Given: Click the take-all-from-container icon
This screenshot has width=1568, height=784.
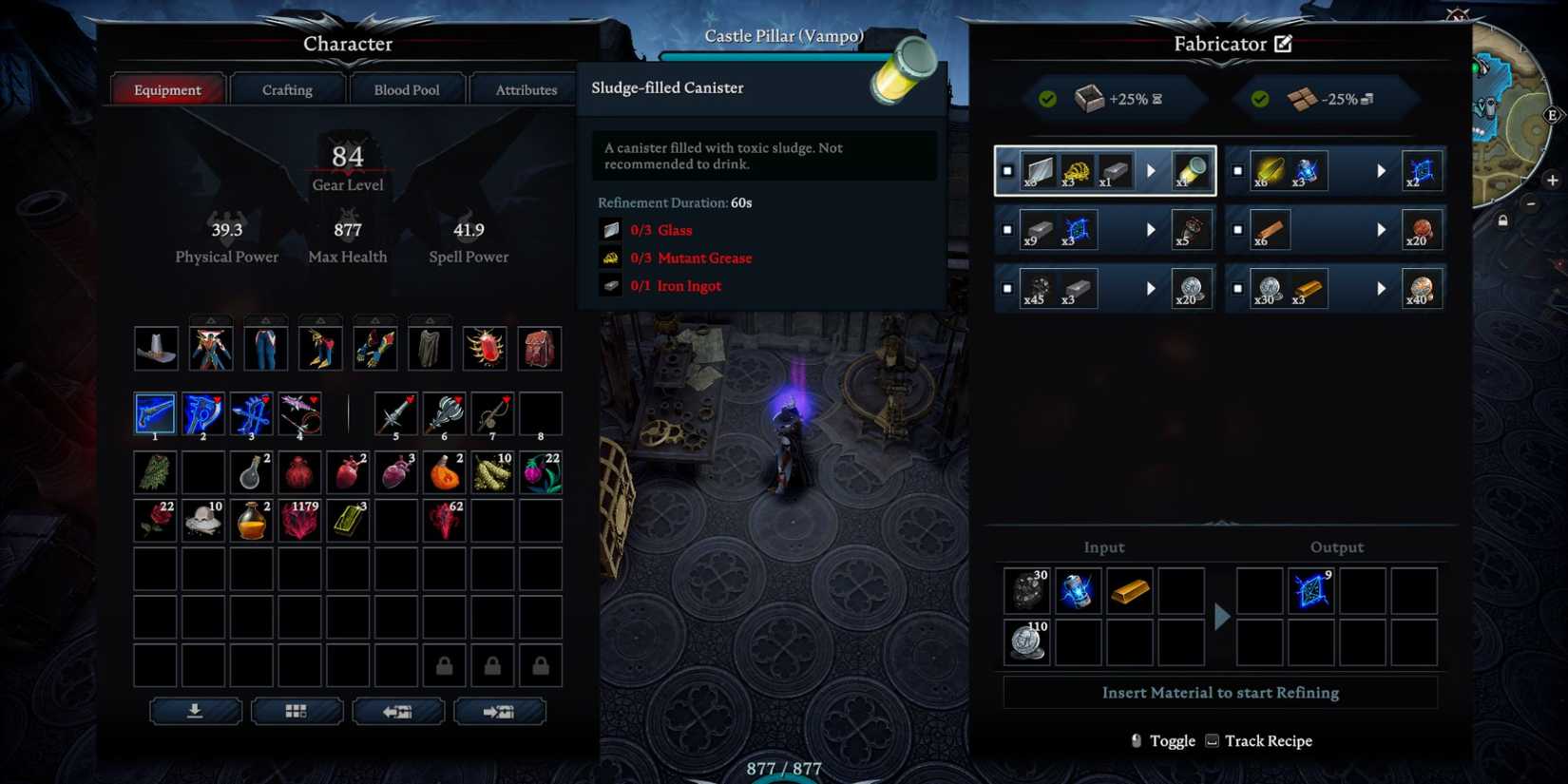Looking at the screenshot, I should tap(399, 711).
